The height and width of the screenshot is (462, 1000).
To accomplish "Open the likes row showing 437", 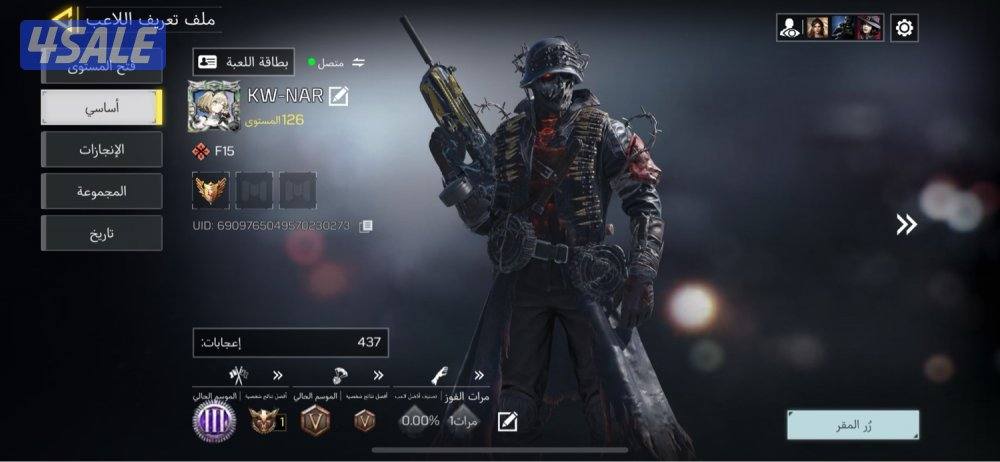I will pyautogui.click(x=290, y=342).
